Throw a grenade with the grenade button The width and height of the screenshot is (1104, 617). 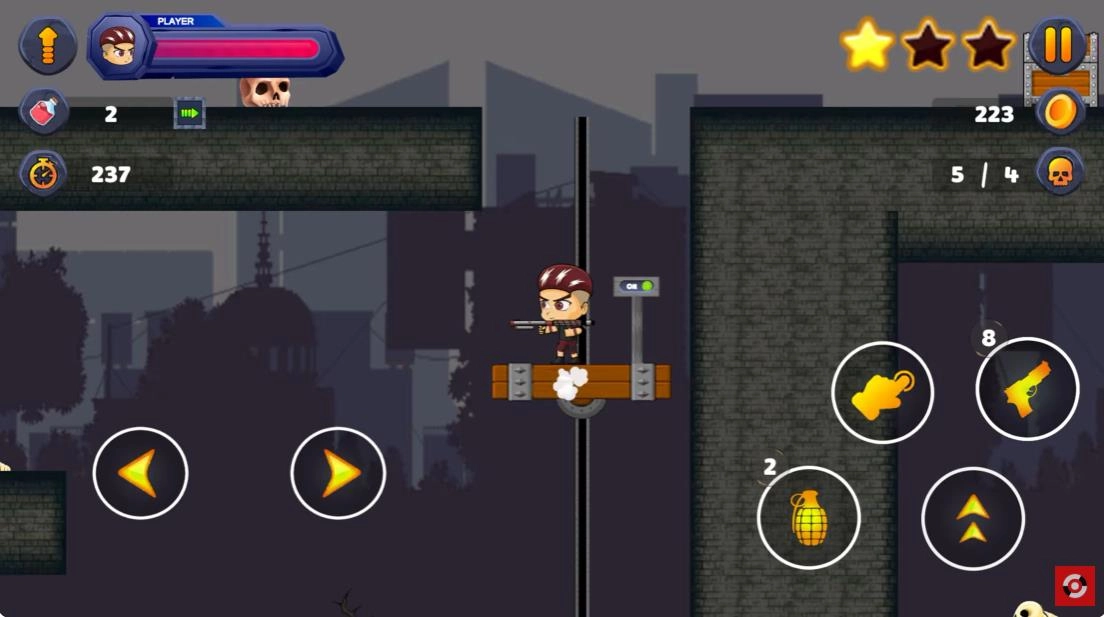coord(809,517)
